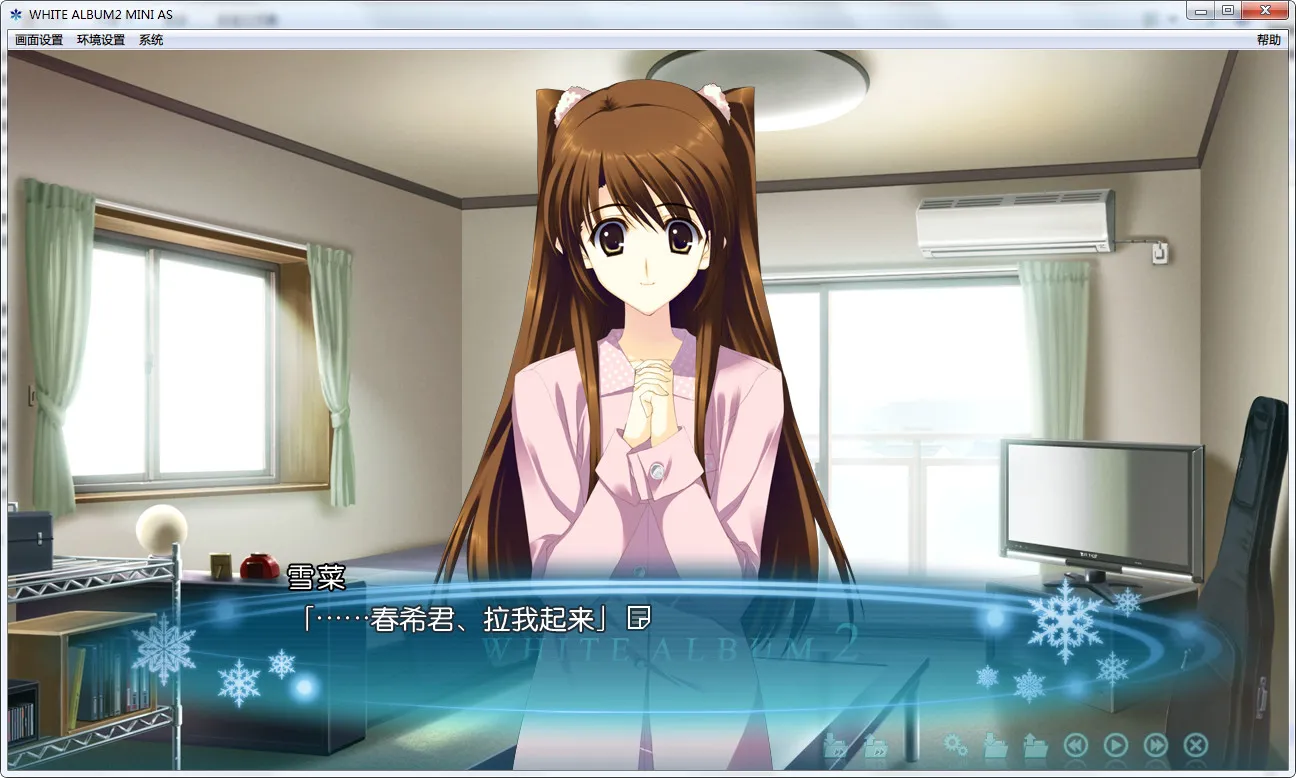
Task: Open the config gears icon
Action: 955,744
